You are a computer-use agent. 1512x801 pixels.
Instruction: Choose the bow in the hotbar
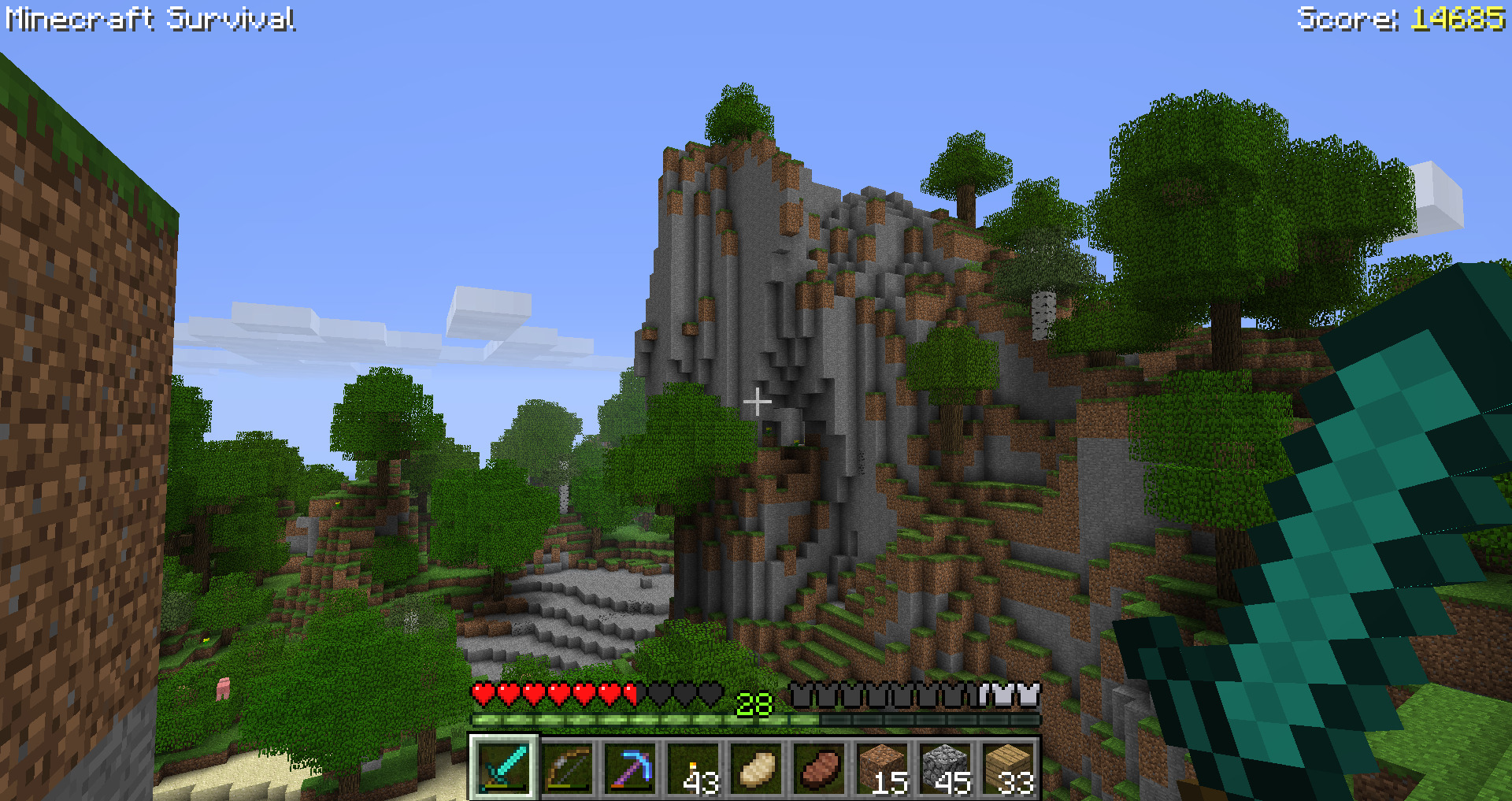(567, 767)
